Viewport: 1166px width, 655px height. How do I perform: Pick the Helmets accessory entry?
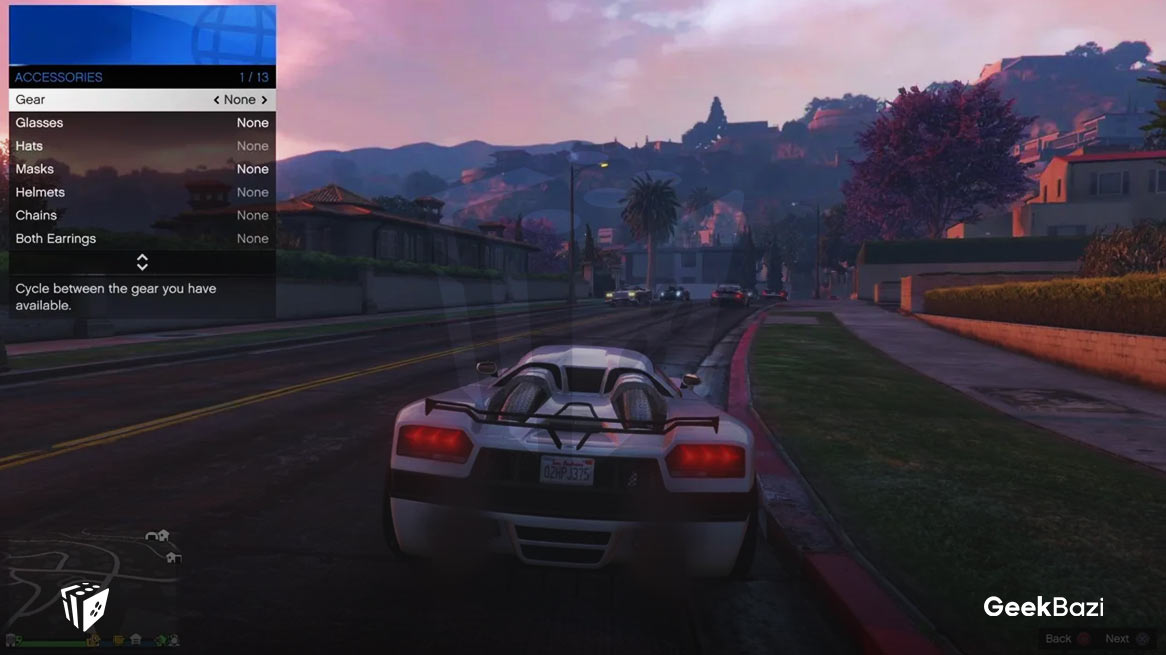(x=141, y=192)
